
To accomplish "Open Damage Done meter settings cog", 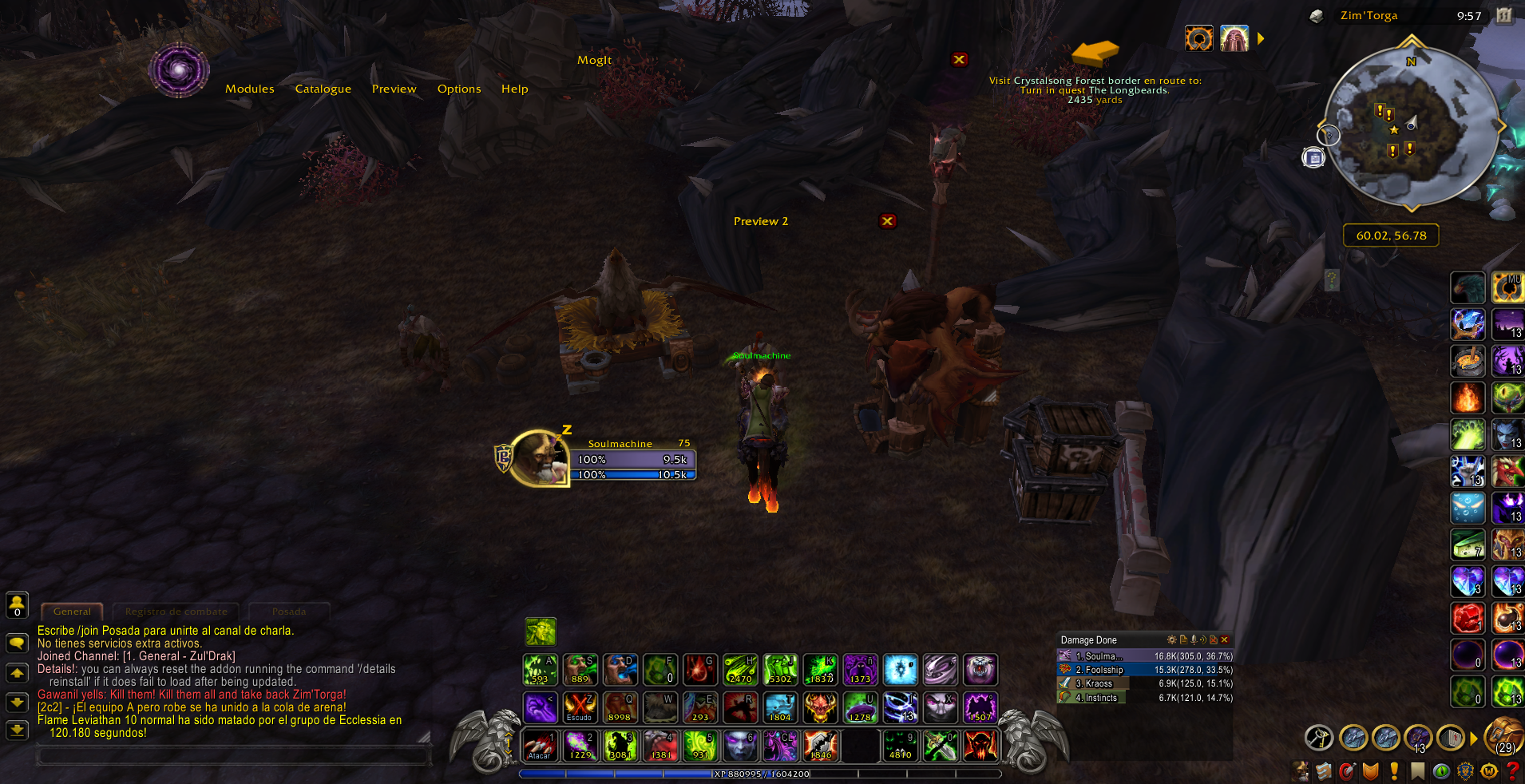I will (1171, 639).
